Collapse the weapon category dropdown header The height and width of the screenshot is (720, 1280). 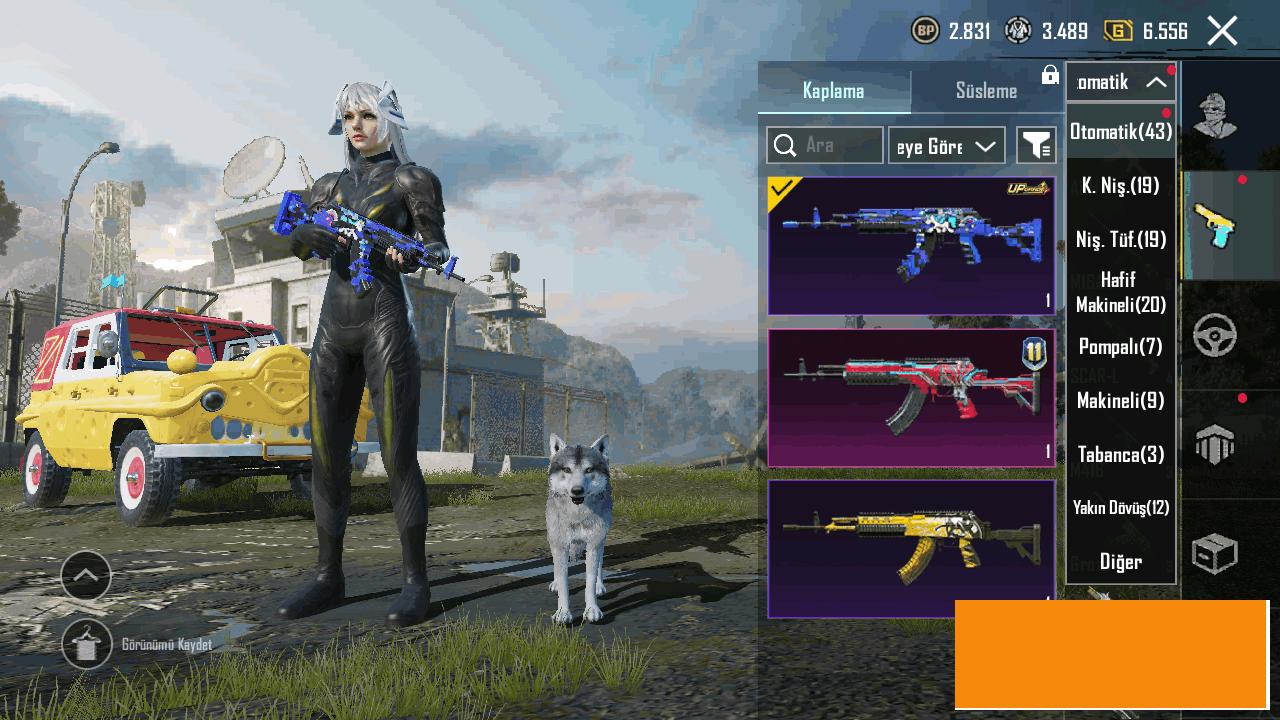1121,82
